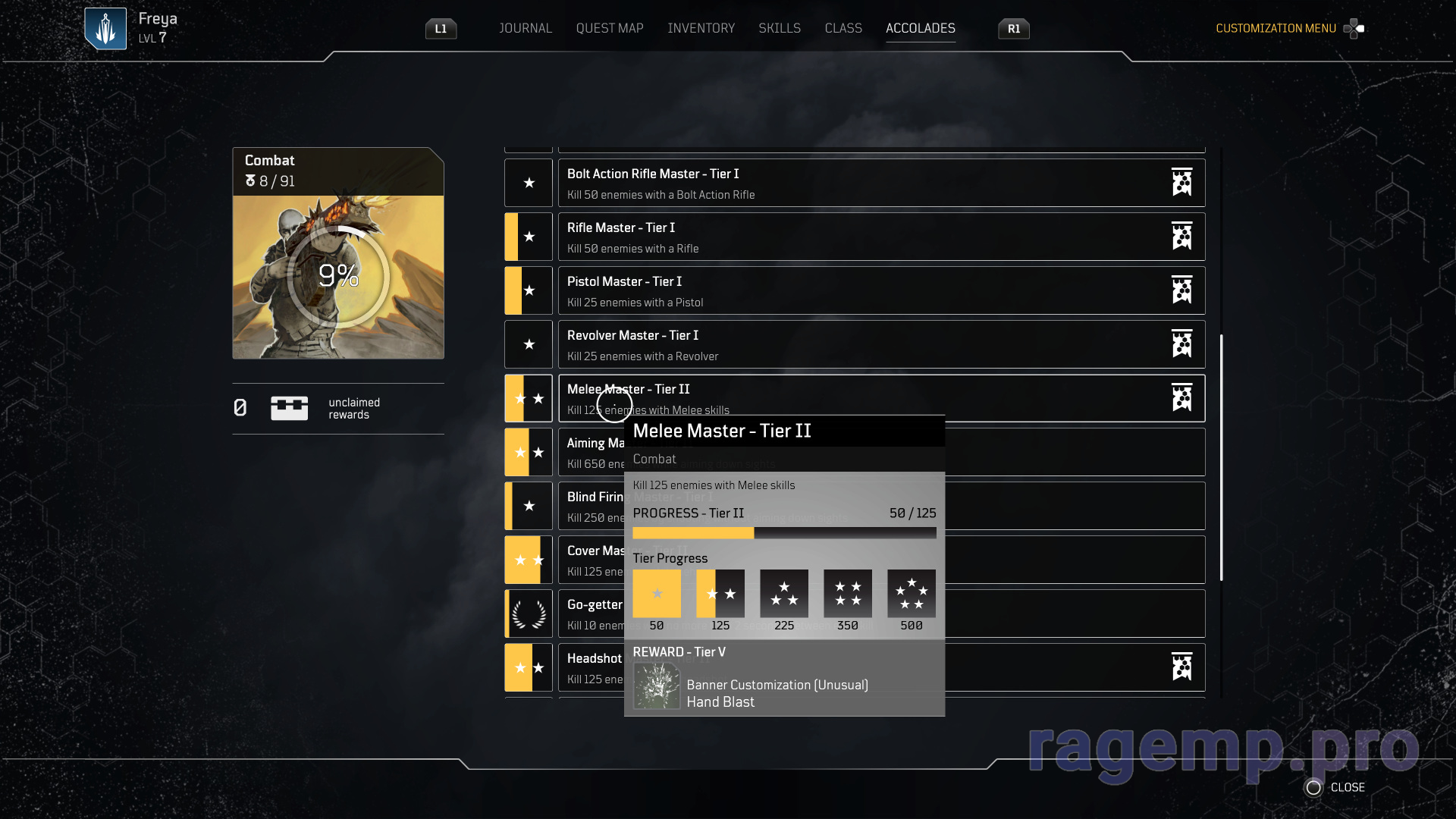Screen dimensions: 1456x819
Task: Open the Quest Map tab
Action: tap(609, 28)
